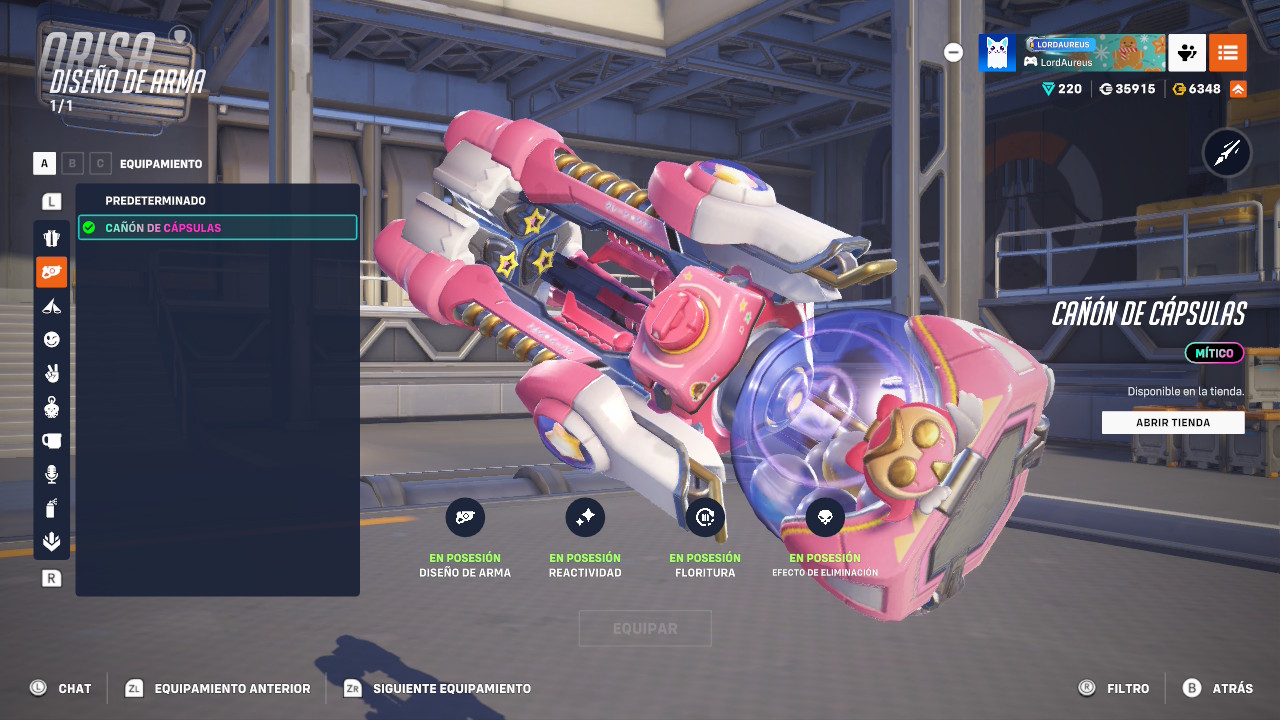Open the orange hamburger menu

click(x=1227, y=52)
